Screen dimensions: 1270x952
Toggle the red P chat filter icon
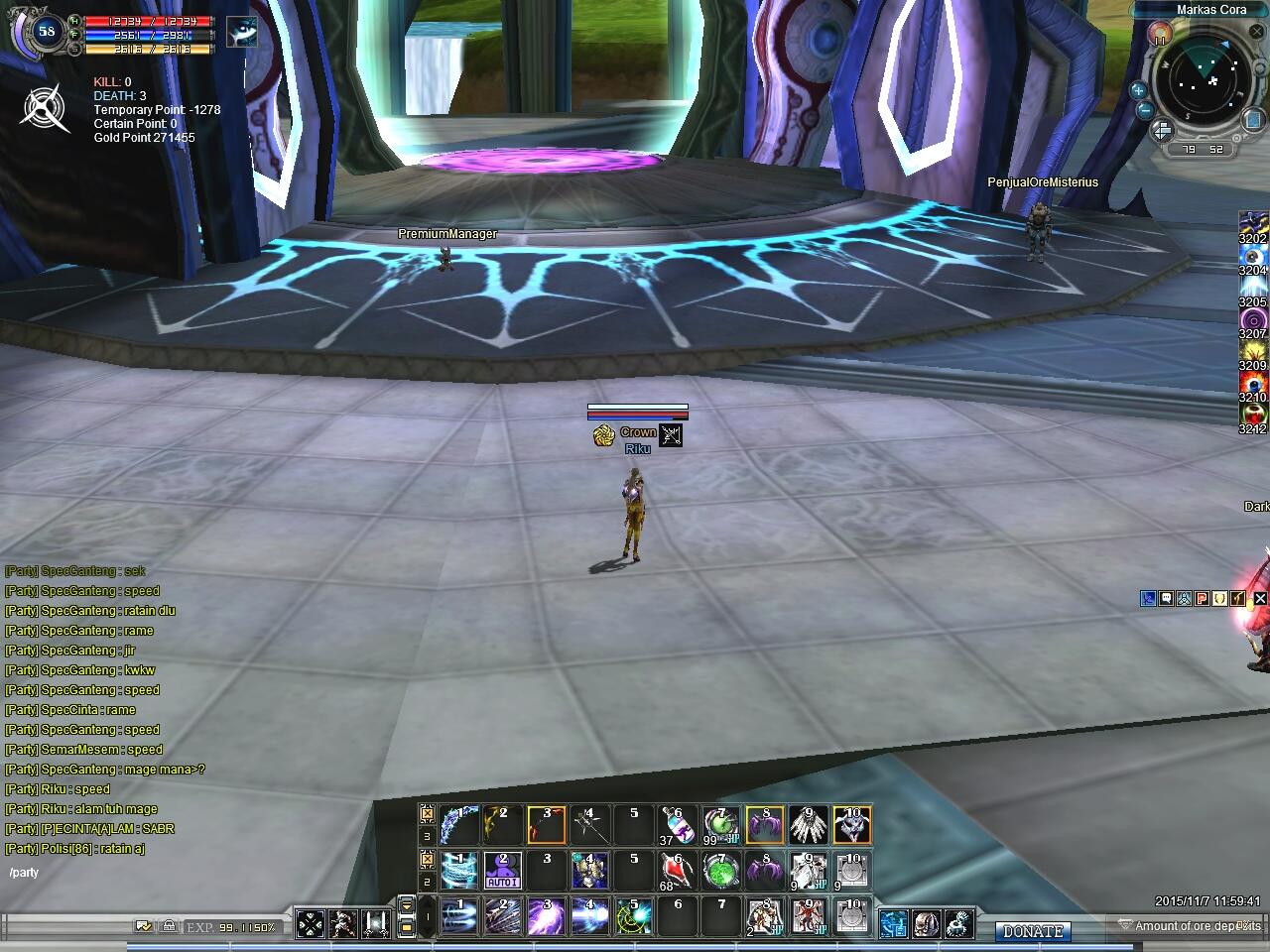[1202, 598]
